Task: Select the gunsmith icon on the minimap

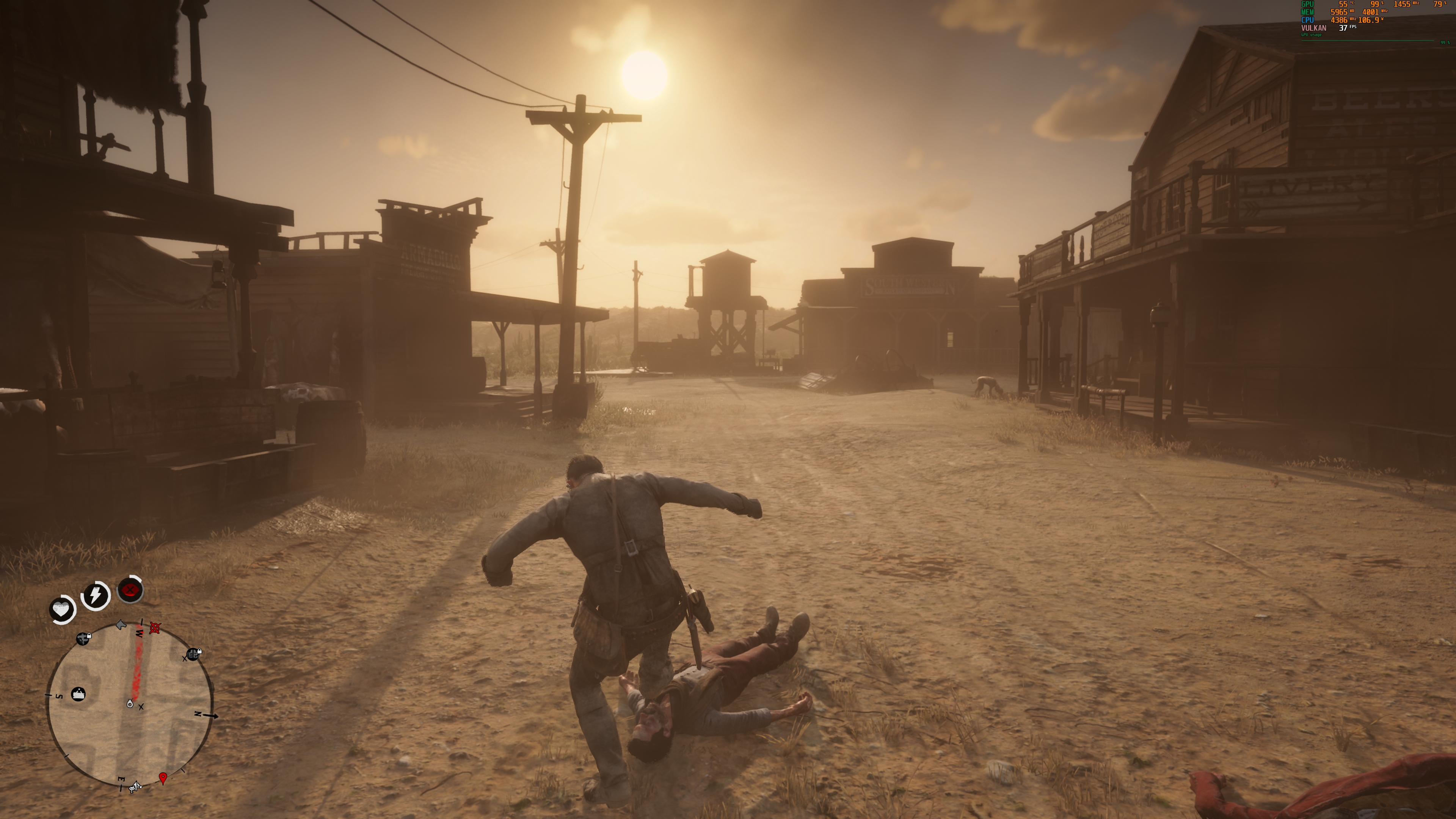Action: (83, 640)
